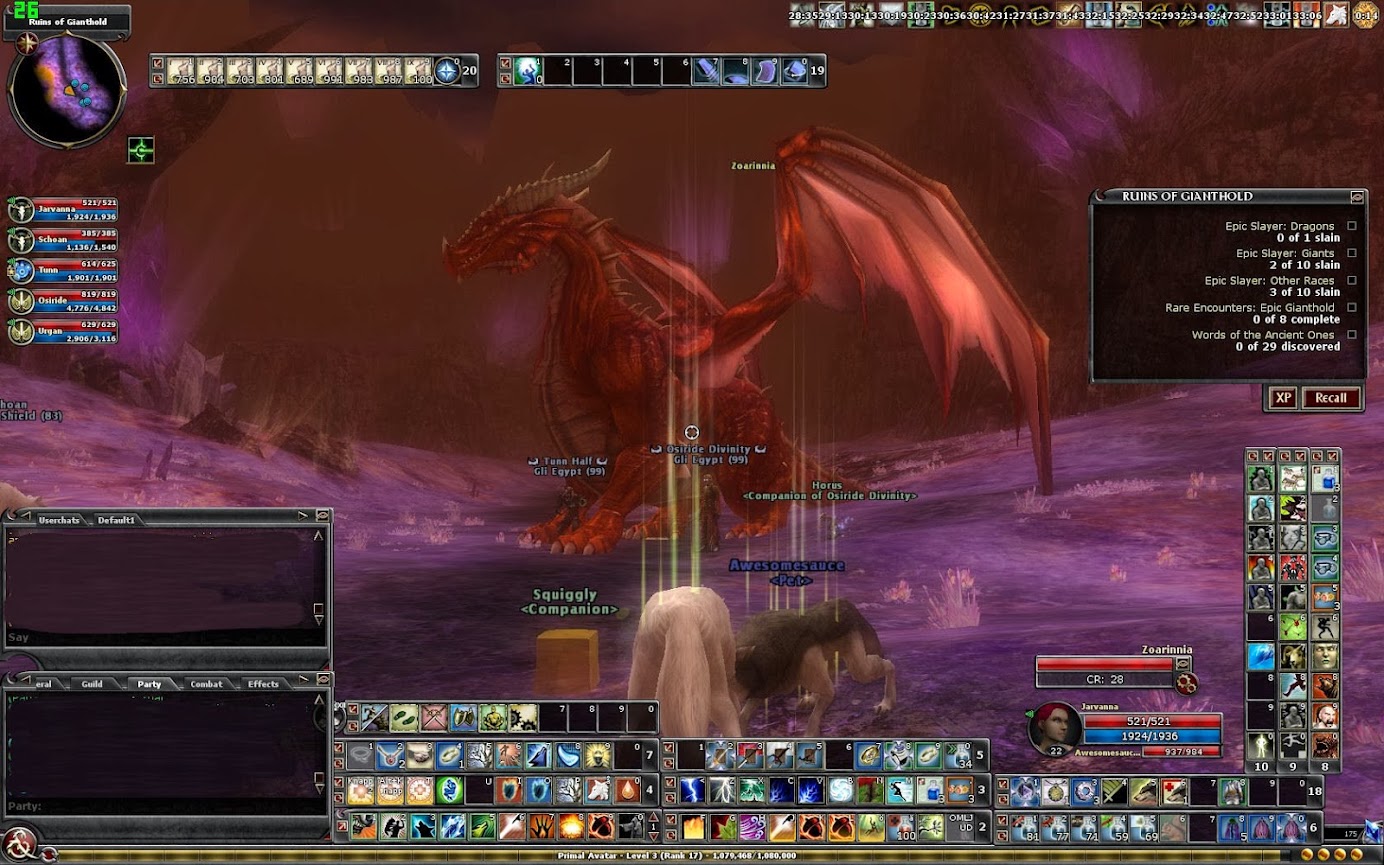This screenshot has width=1384, height=865.
Task: Click the Jarvanna character portrait
Action: 1052,729
